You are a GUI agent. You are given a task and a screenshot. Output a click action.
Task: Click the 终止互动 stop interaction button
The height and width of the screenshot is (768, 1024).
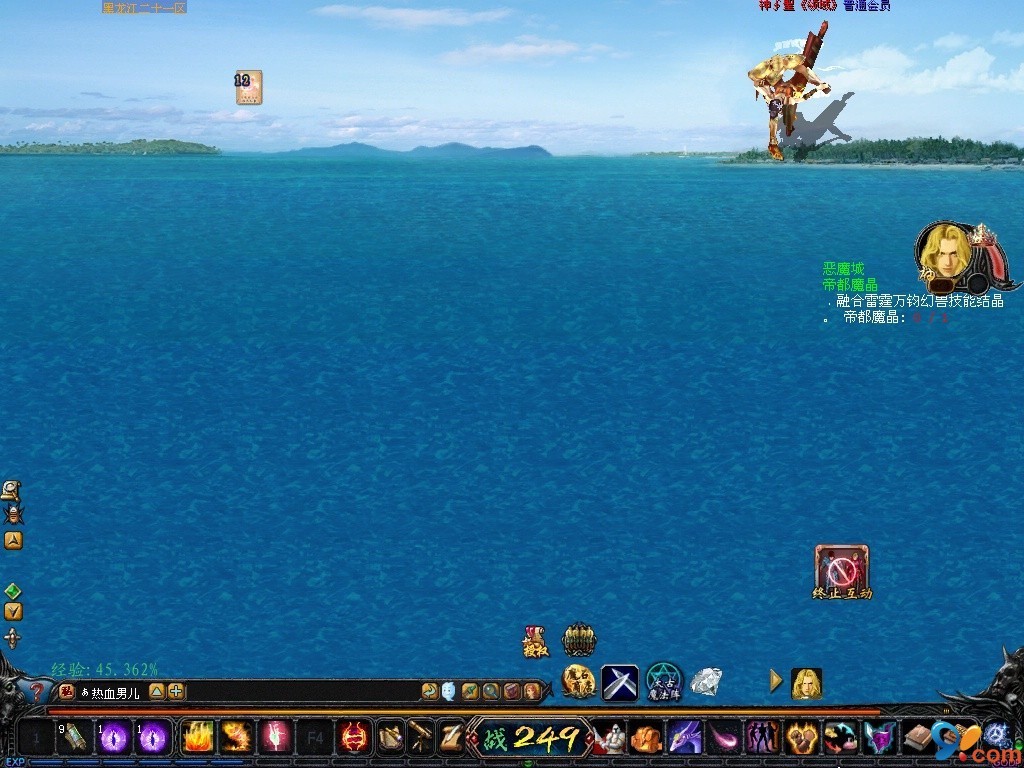tap(842, 569)
